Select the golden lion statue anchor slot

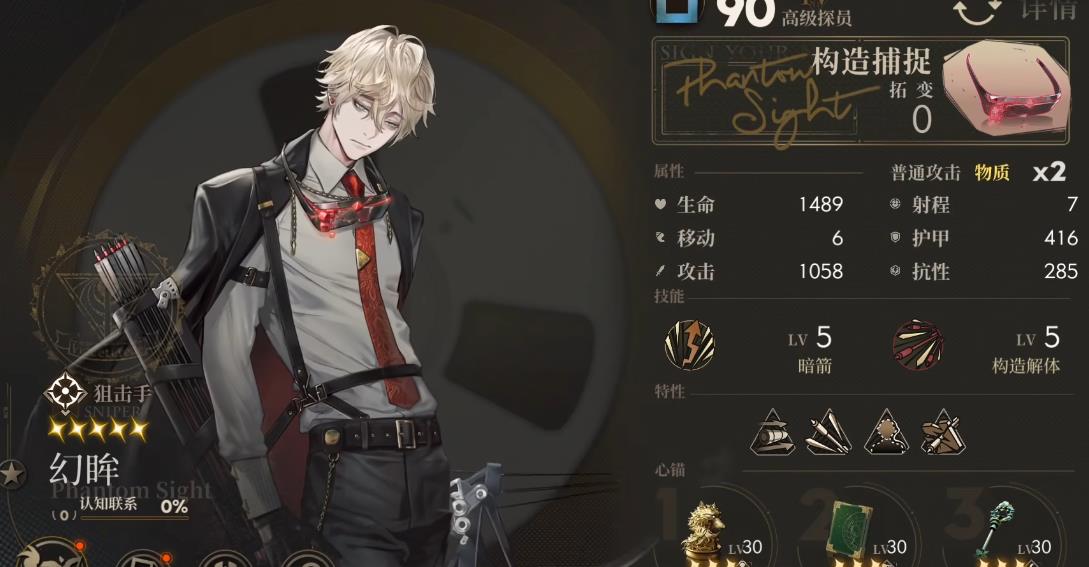pyautogui.click(x=703, y=527)
